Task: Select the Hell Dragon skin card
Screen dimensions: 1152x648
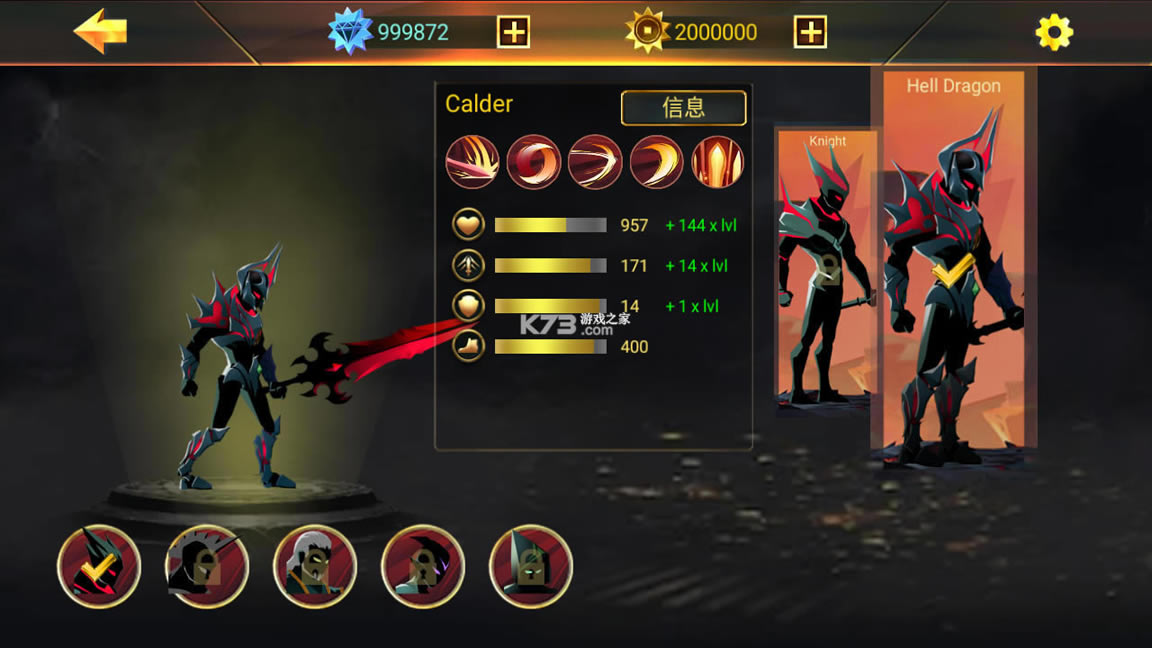Action: [953, 260]
